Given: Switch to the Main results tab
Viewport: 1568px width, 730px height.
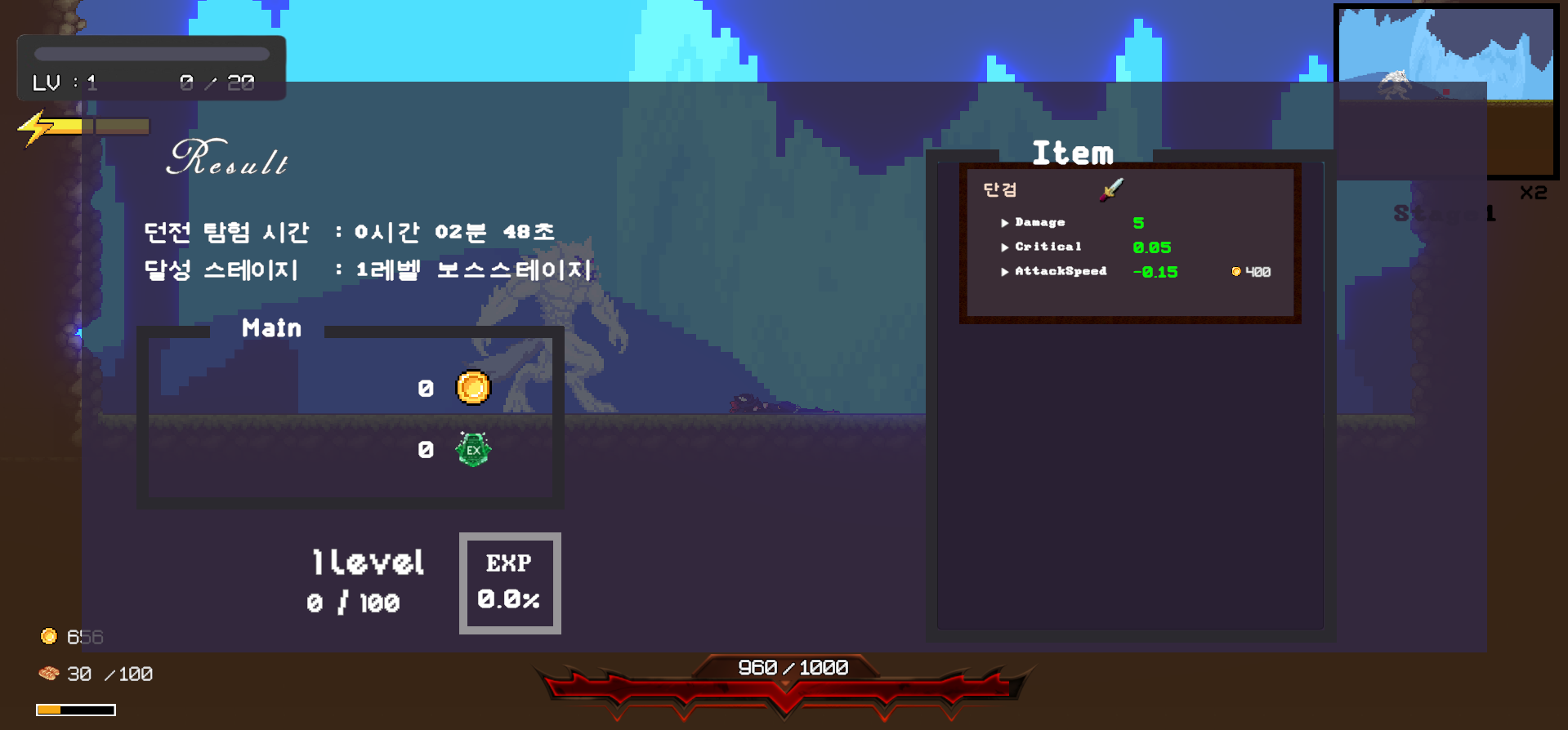Looking at the screenshot, I should pos(270,328).
